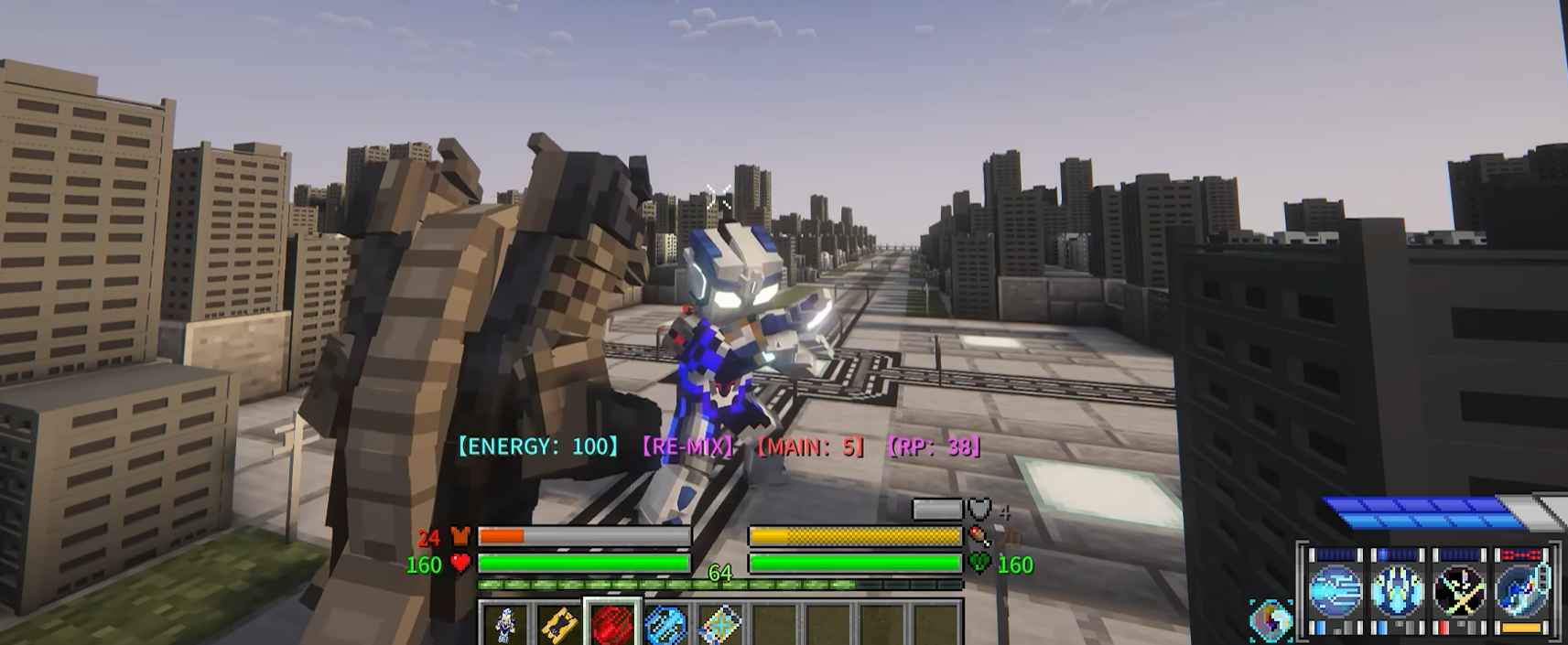
Task: Select the blue striped orb hotbar slot
Action: pyautogui.click(x=666, y=625)
